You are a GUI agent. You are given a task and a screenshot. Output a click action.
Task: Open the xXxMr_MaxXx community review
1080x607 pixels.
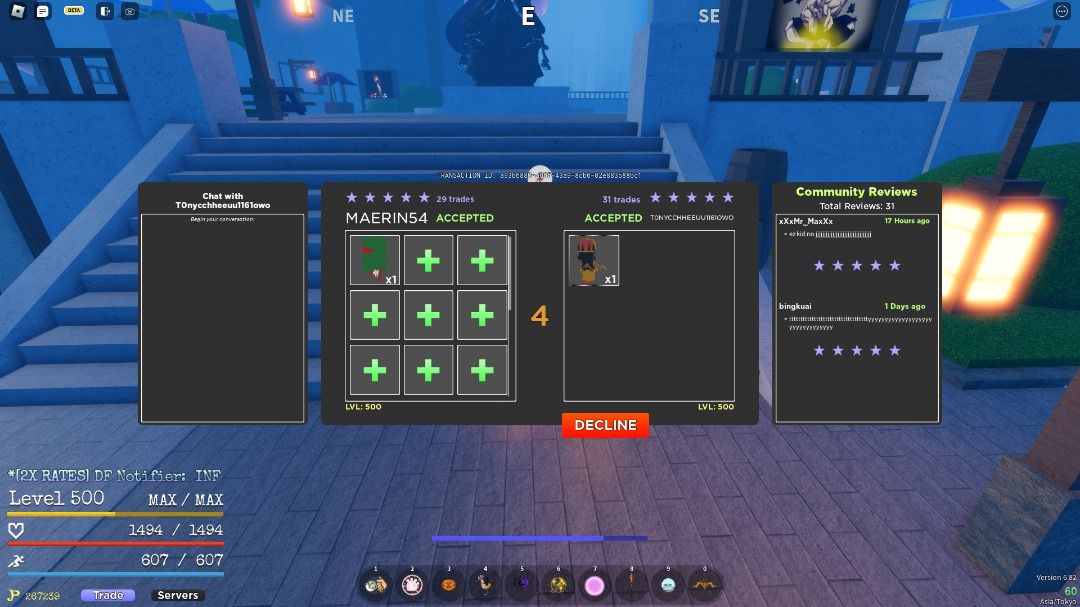click(855, 244)
